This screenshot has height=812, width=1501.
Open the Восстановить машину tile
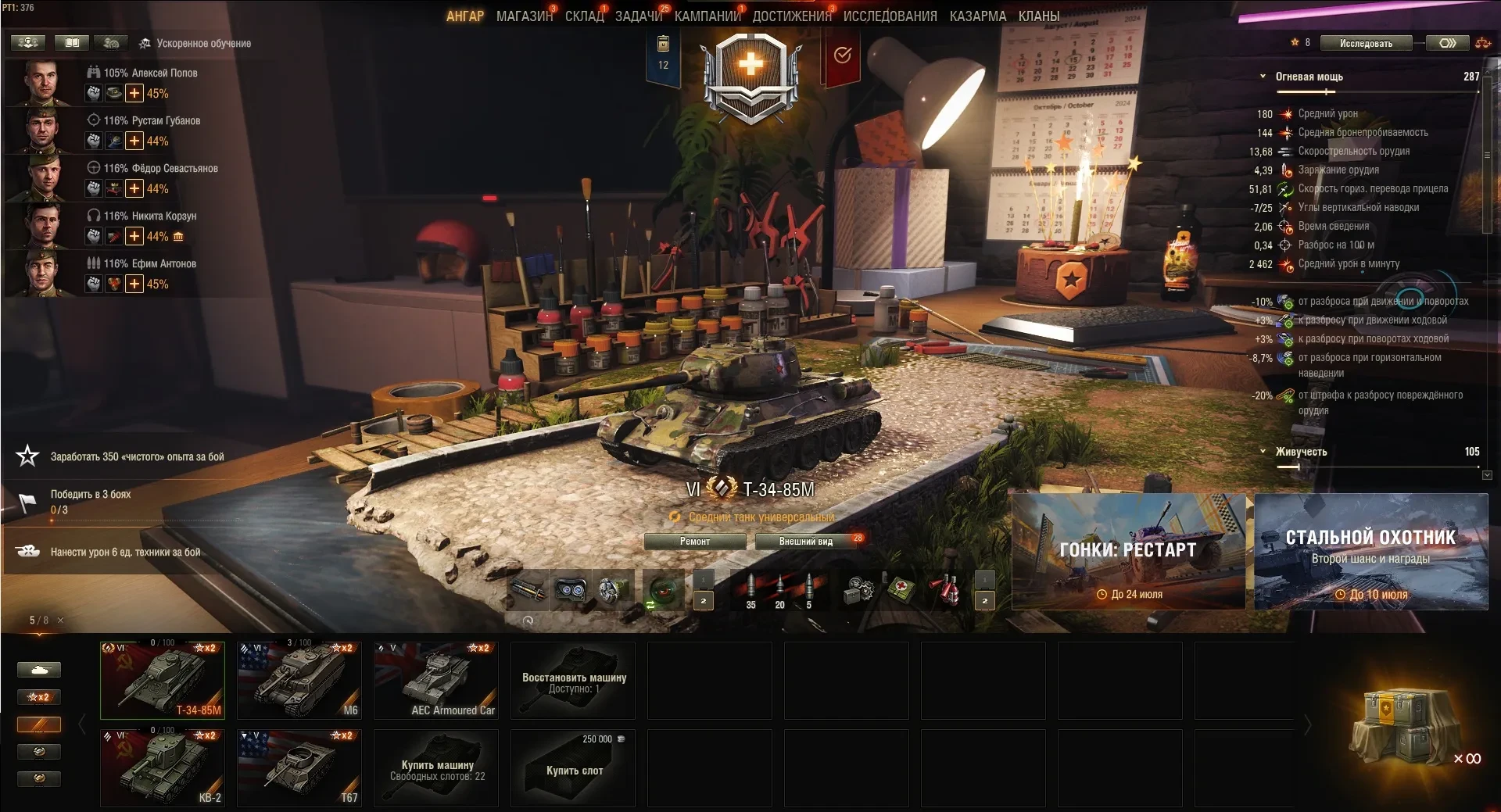tap(573, 681)
